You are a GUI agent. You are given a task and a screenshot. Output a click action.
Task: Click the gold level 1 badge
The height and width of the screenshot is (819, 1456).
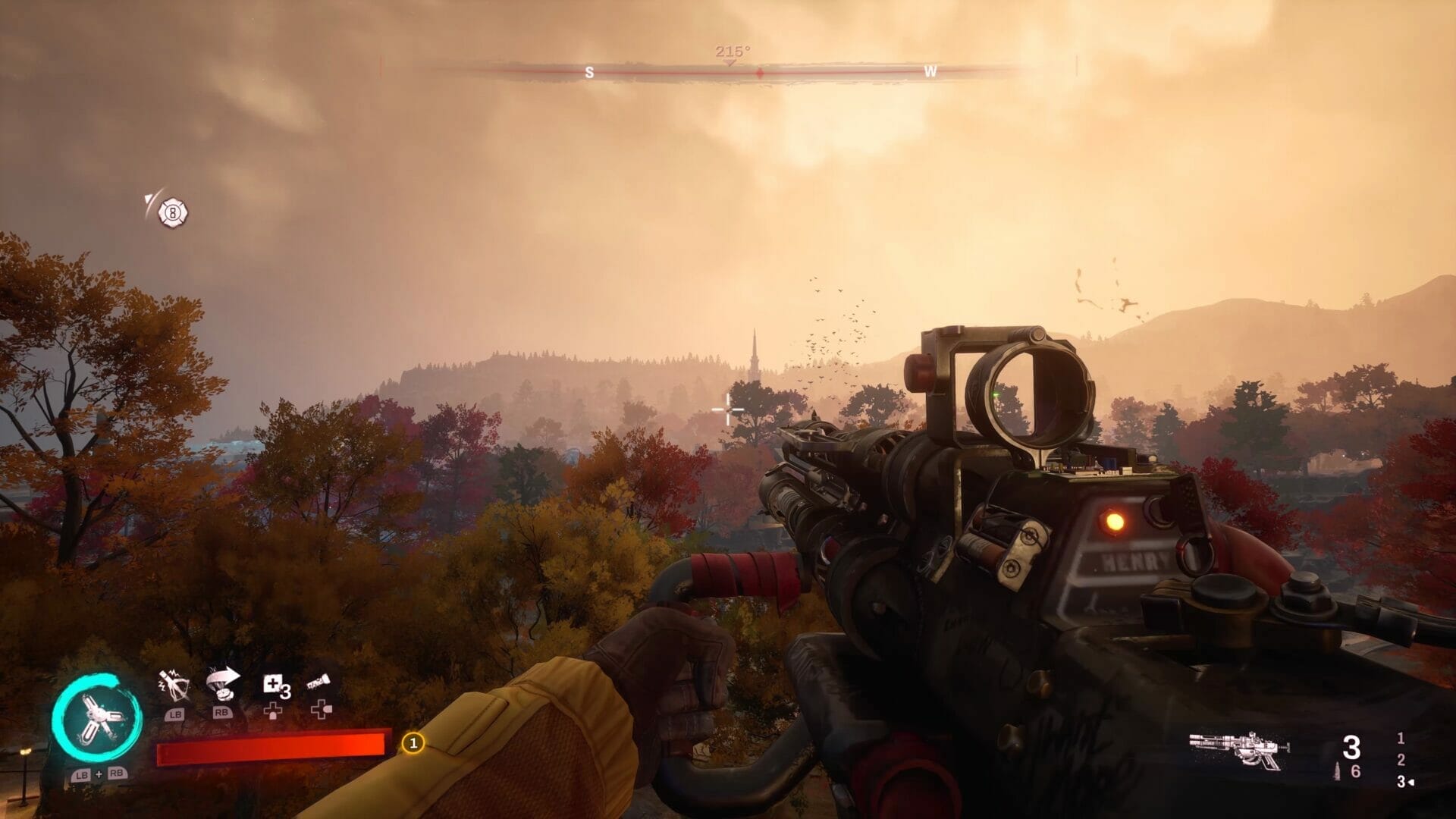[x=413, y=743]
